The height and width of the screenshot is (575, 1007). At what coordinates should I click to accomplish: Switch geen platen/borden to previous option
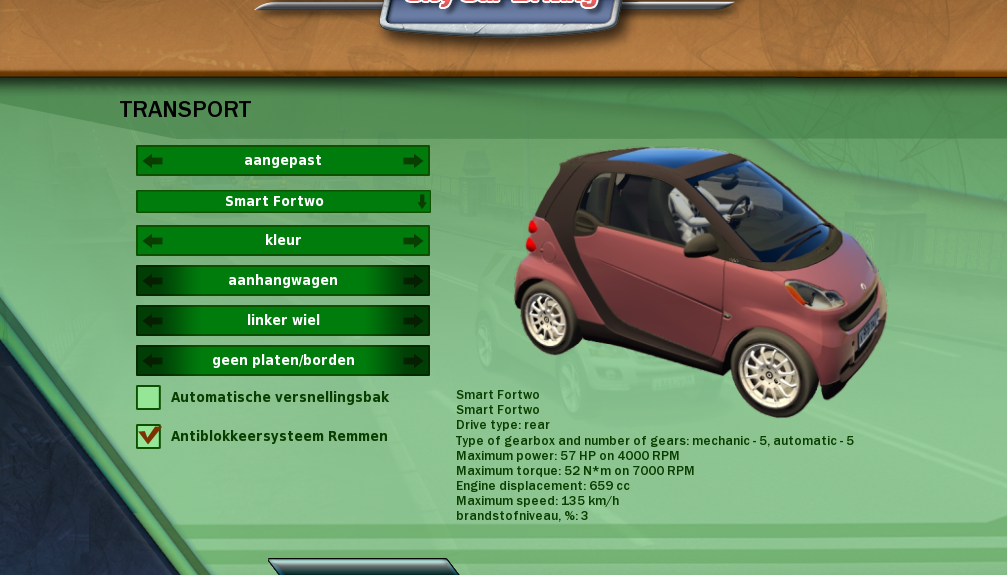pyautogui.click(x=153, y=361)
